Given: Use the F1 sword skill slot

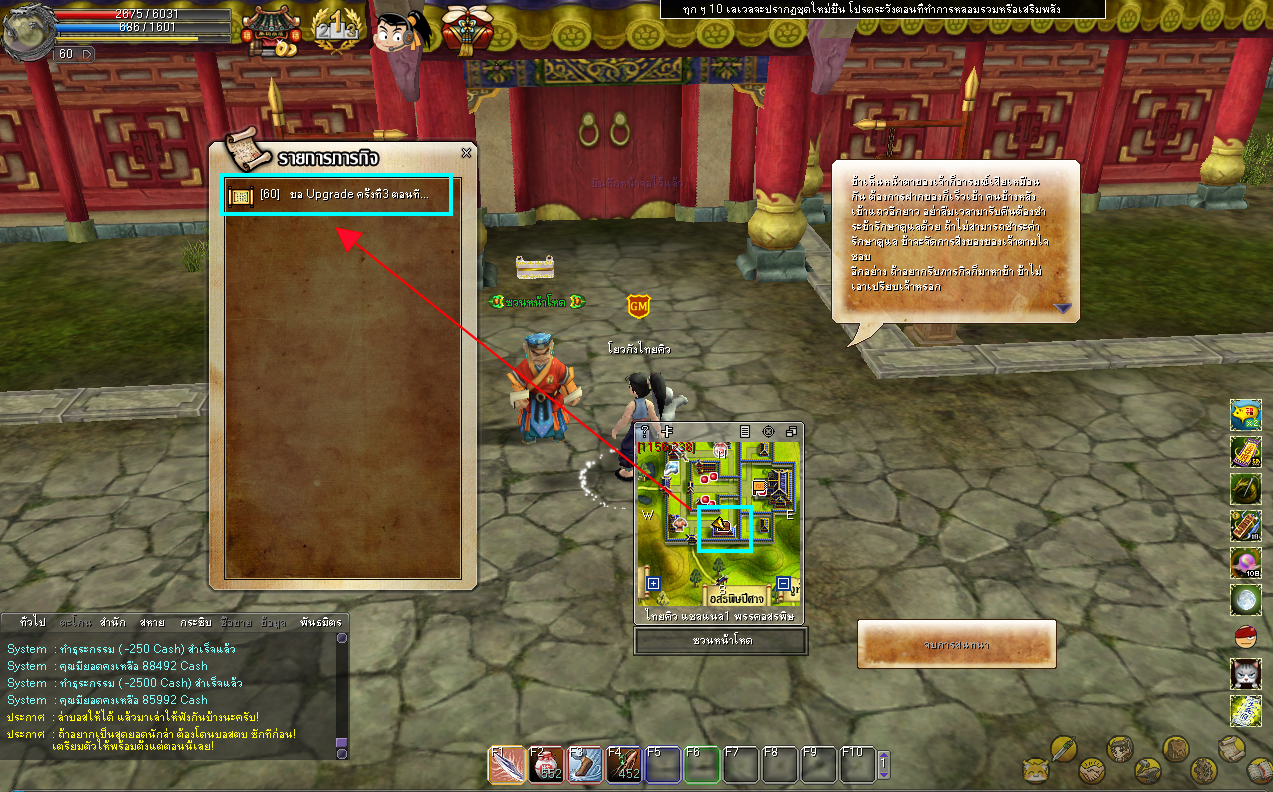Looking at the screenshot, I should click(507, 766).
